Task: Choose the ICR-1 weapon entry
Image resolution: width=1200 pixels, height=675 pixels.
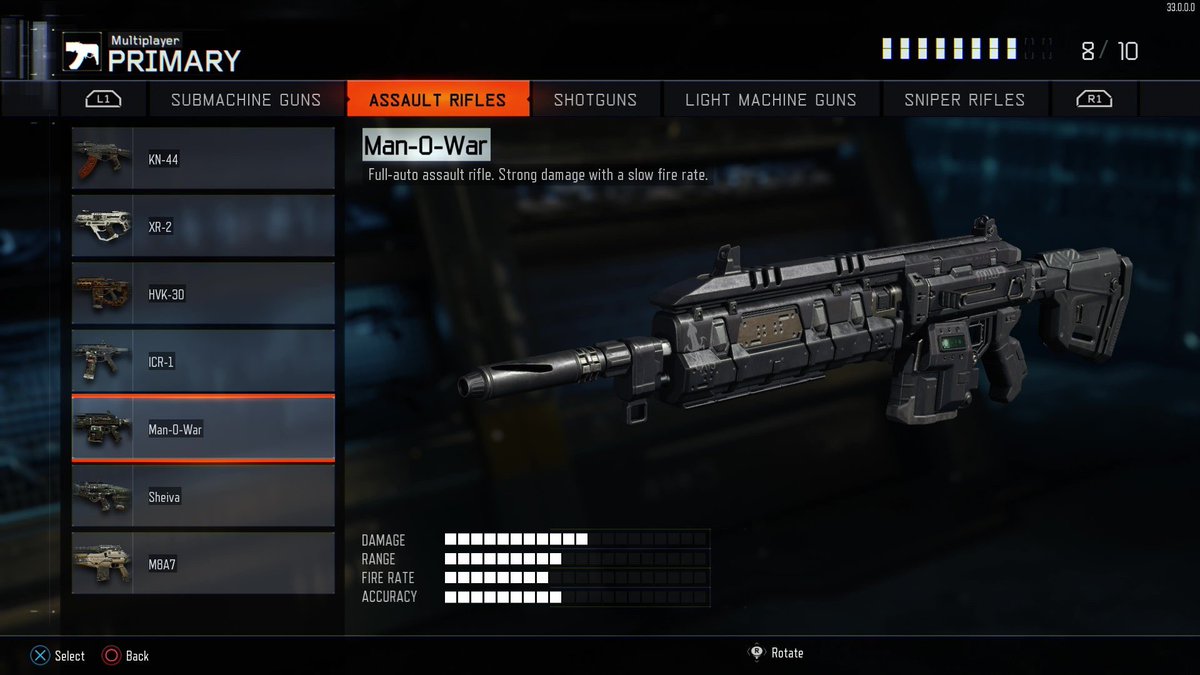Action: 203,362
